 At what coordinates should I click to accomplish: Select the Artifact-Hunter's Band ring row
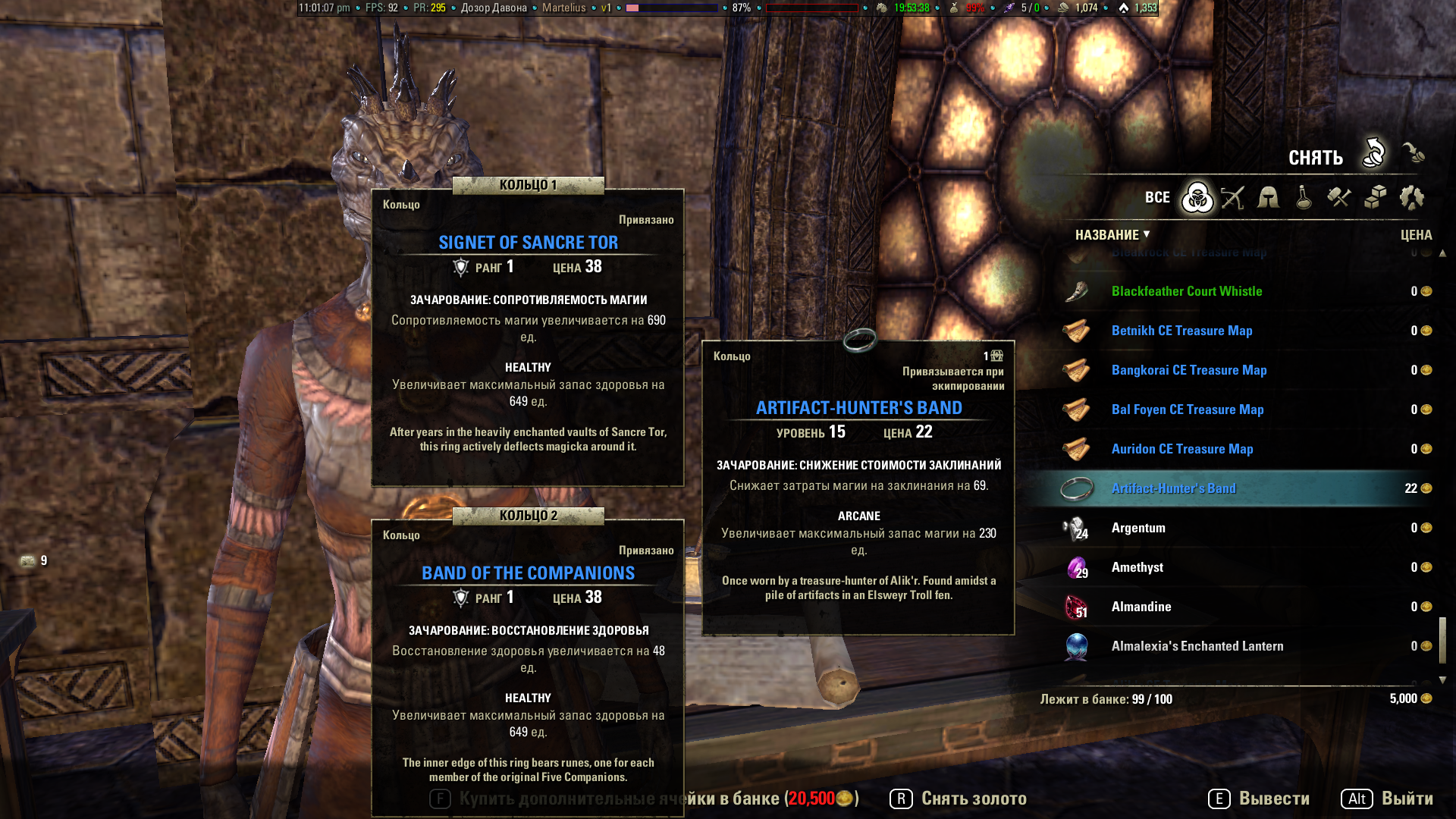click(x=1173, y=488)
